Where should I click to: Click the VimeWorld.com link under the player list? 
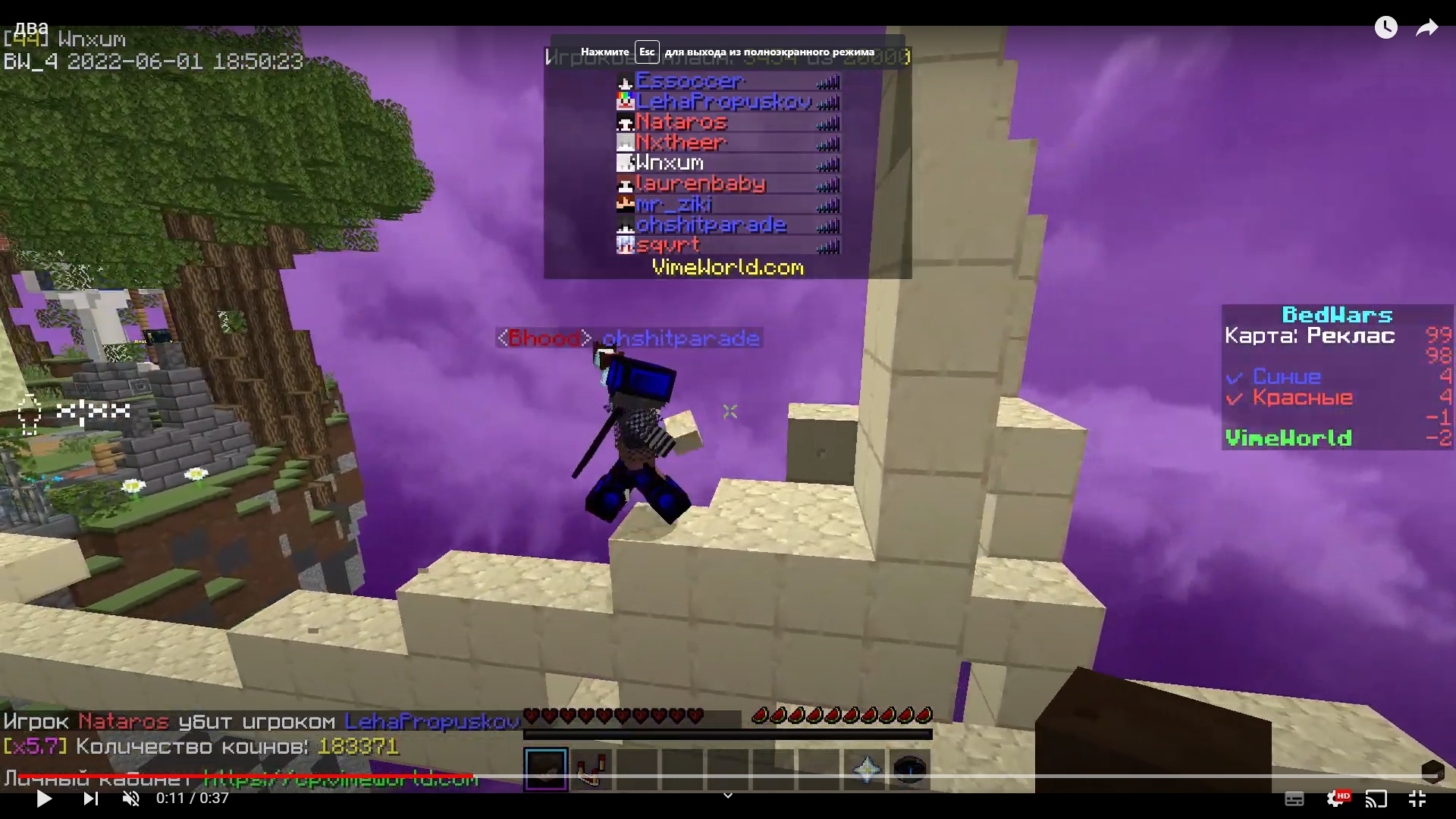point(727,267)
